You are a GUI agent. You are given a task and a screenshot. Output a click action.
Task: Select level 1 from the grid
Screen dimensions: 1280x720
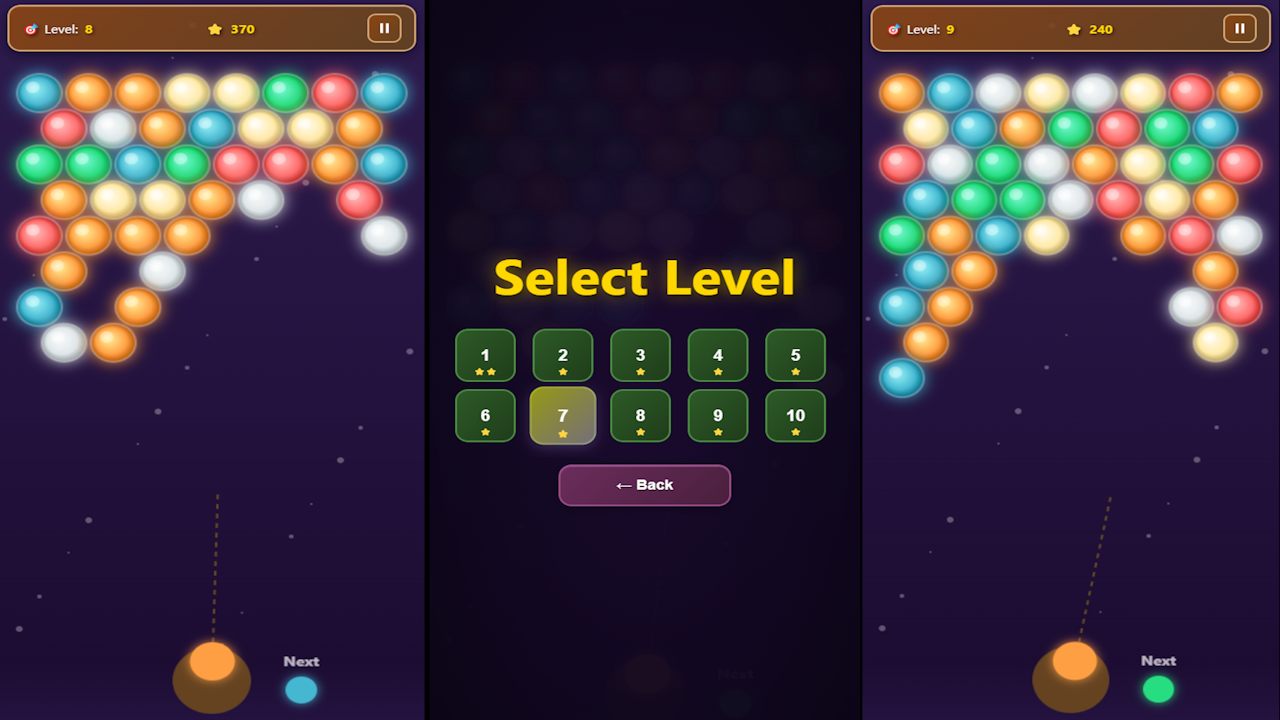(x=485, y=355)
